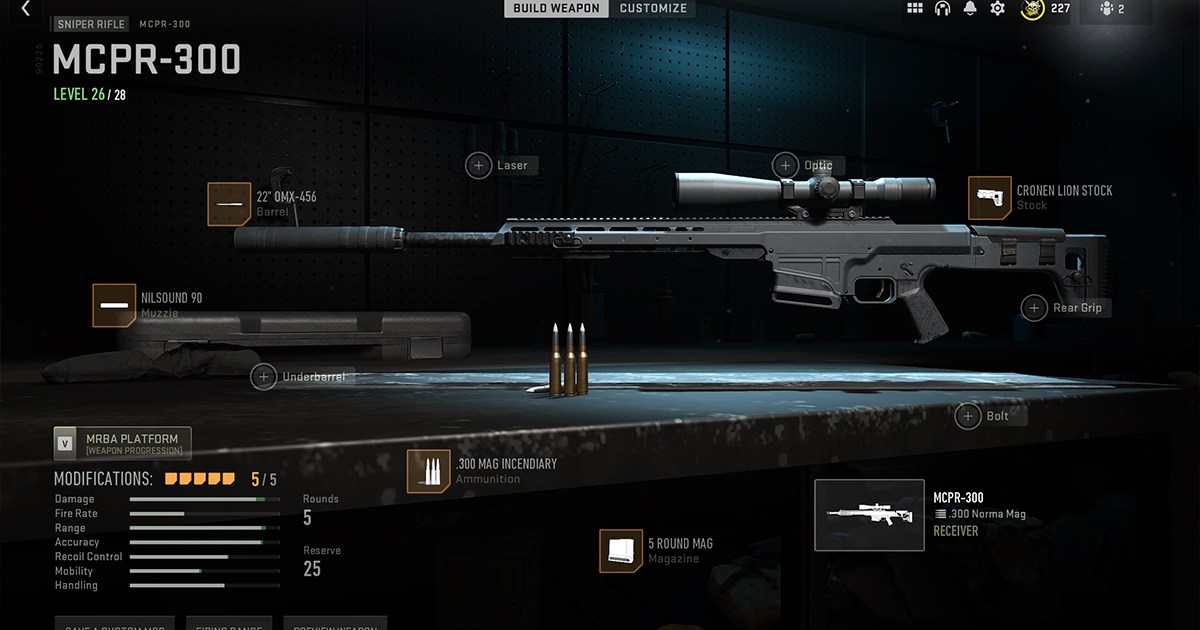Add a bolt attachment
This screenshot has height=630, width=1200.
click(x=968, y=416)
